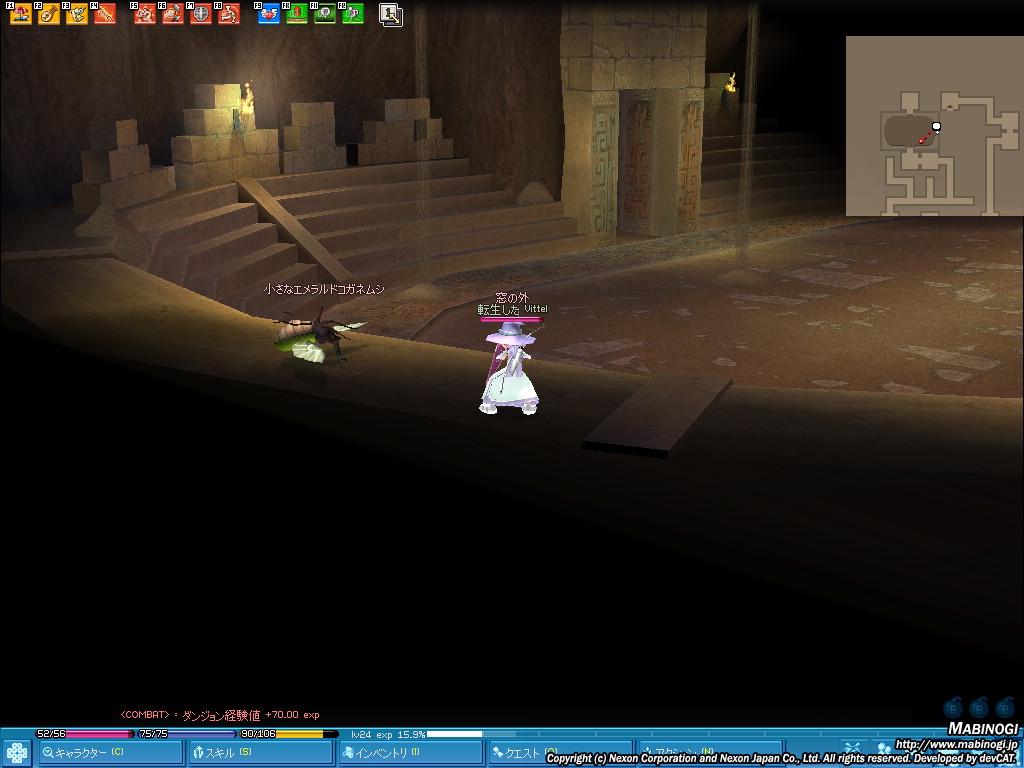Click the dungeon minimap
Screen dimensions: 1024x768
coord(934,126)
